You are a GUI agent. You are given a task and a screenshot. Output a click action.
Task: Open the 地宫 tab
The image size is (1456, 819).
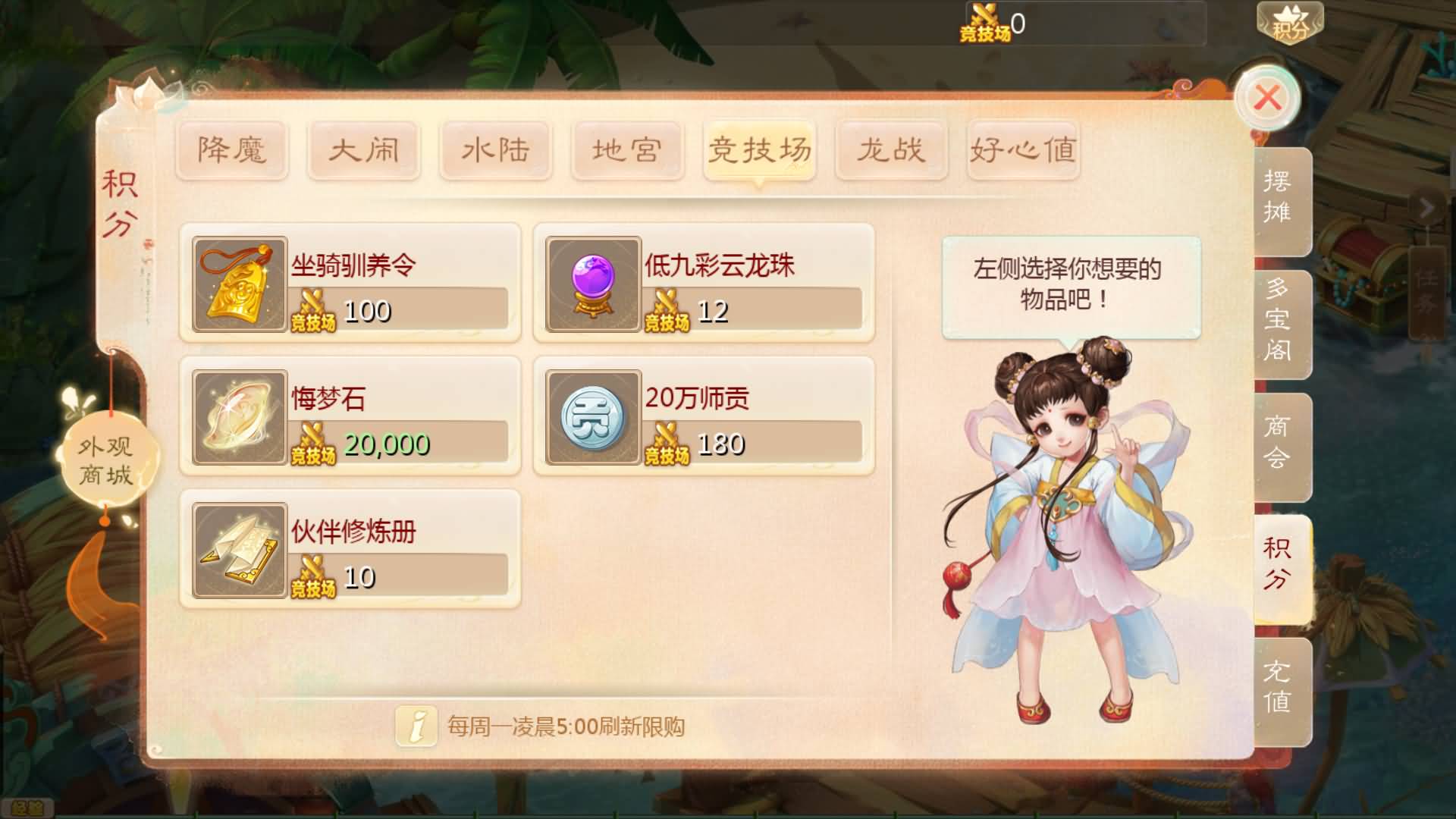point(628,150)
